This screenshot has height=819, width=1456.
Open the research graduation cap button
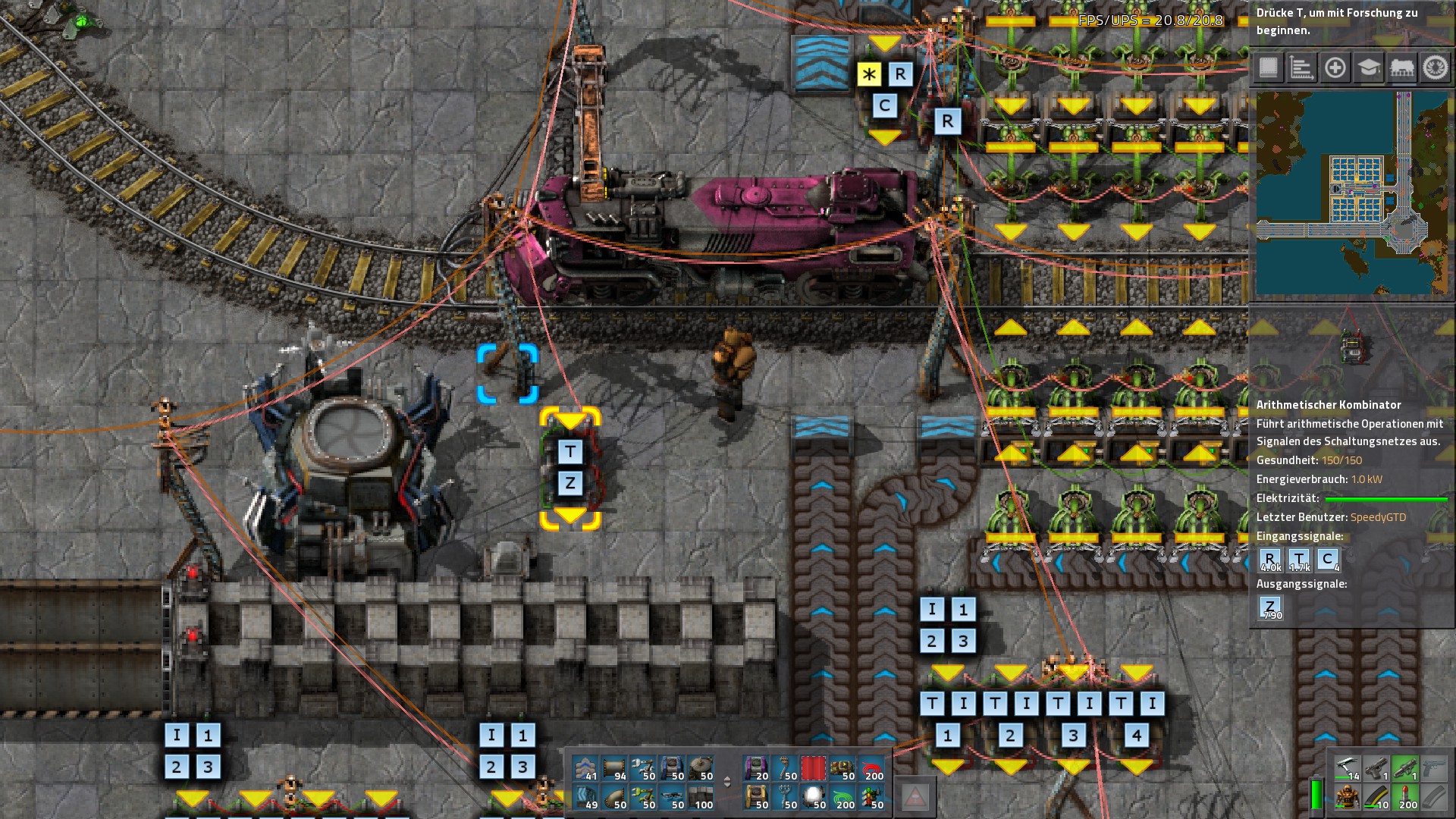click(x=1368, y=68)
